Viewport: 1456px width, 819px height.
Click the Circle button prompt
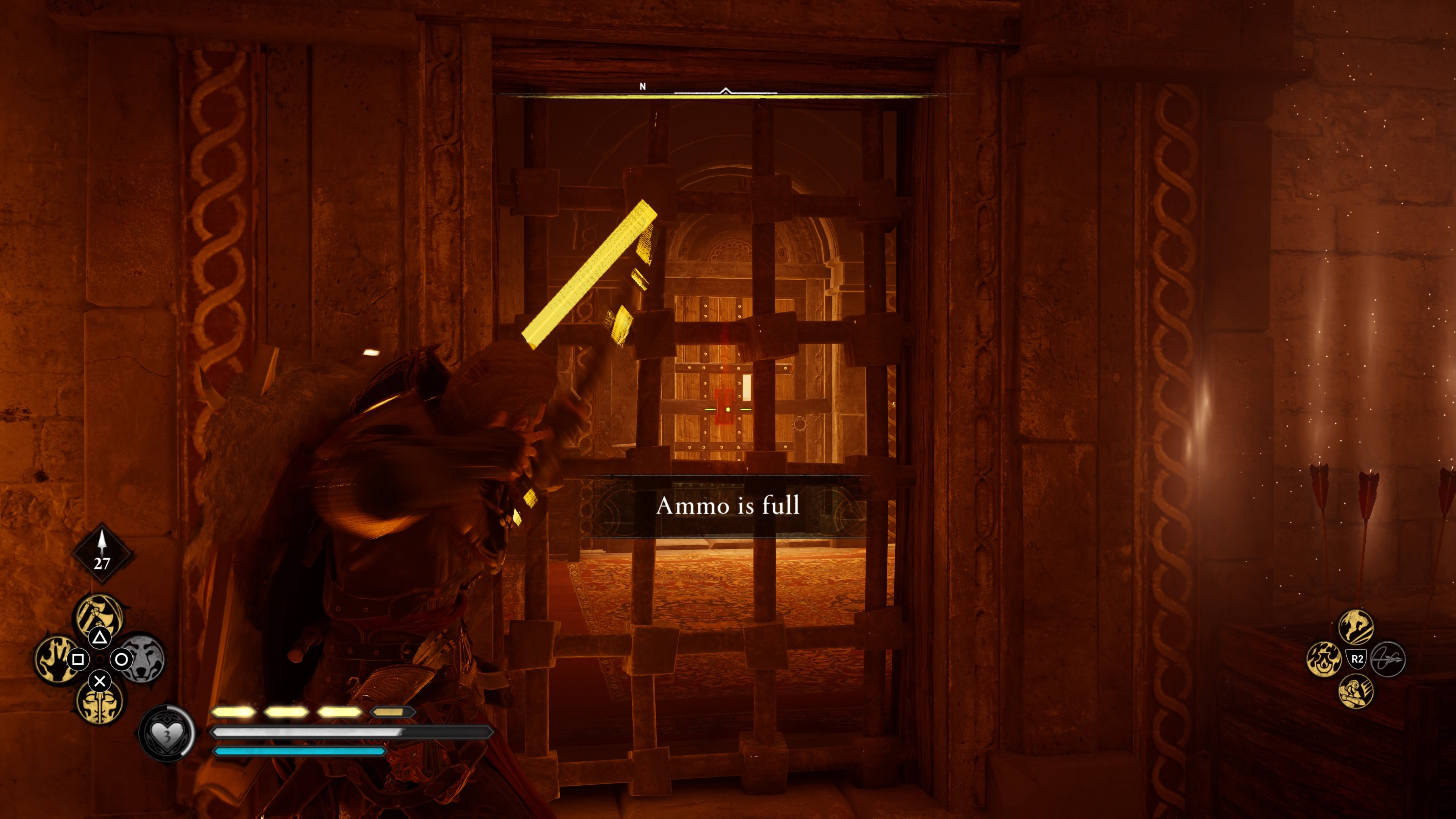pos(121,659)
